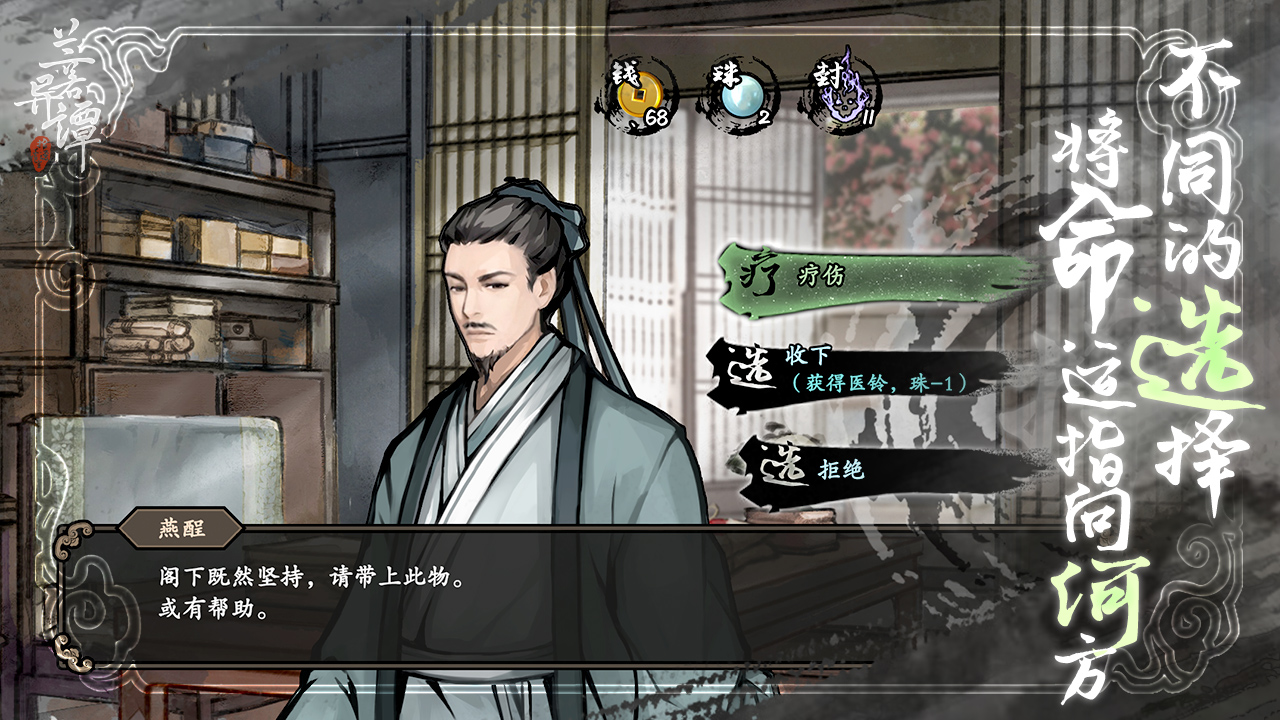The height and width of the screenshot is (720, 1280).
Task: Click the dialogue text box to advance
Action: click(x=400, y=590)
